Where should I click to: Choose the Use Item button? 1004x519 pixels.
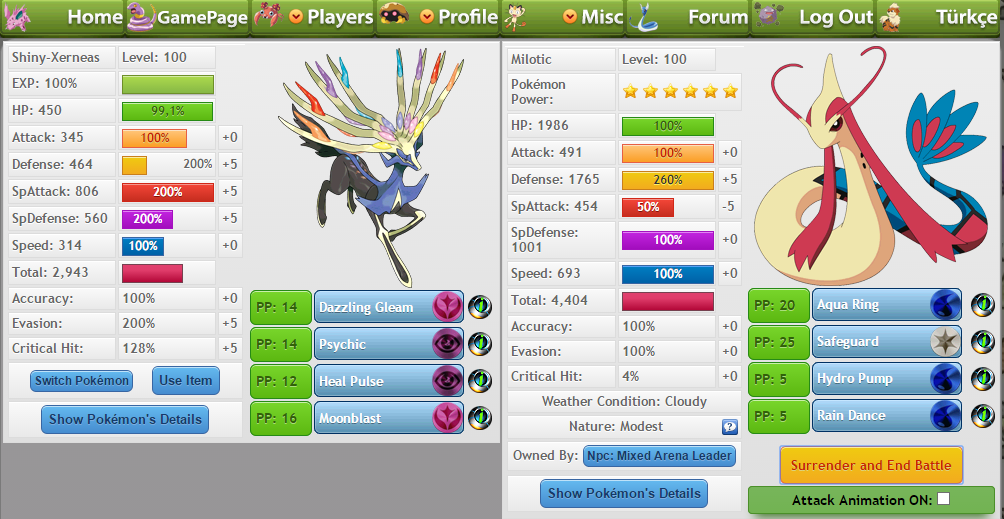click(185, 380)
